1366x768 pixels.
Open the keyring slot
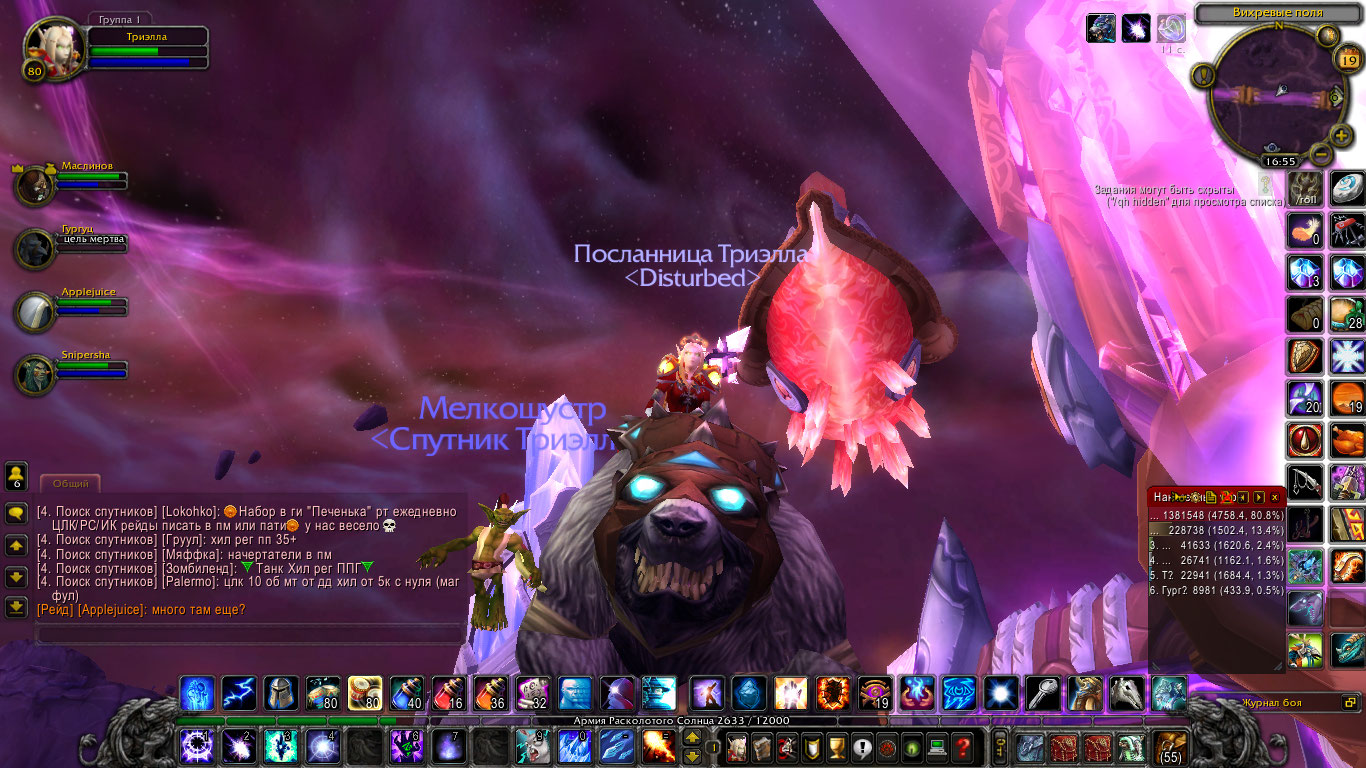[x=1000, y=746]
